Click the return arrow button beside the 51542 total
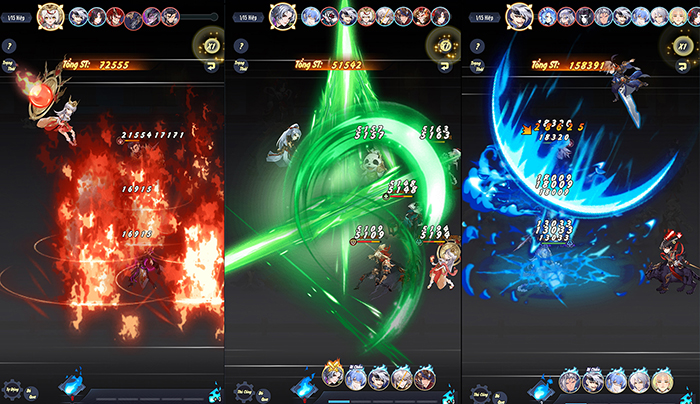 [x=445, y=67]
